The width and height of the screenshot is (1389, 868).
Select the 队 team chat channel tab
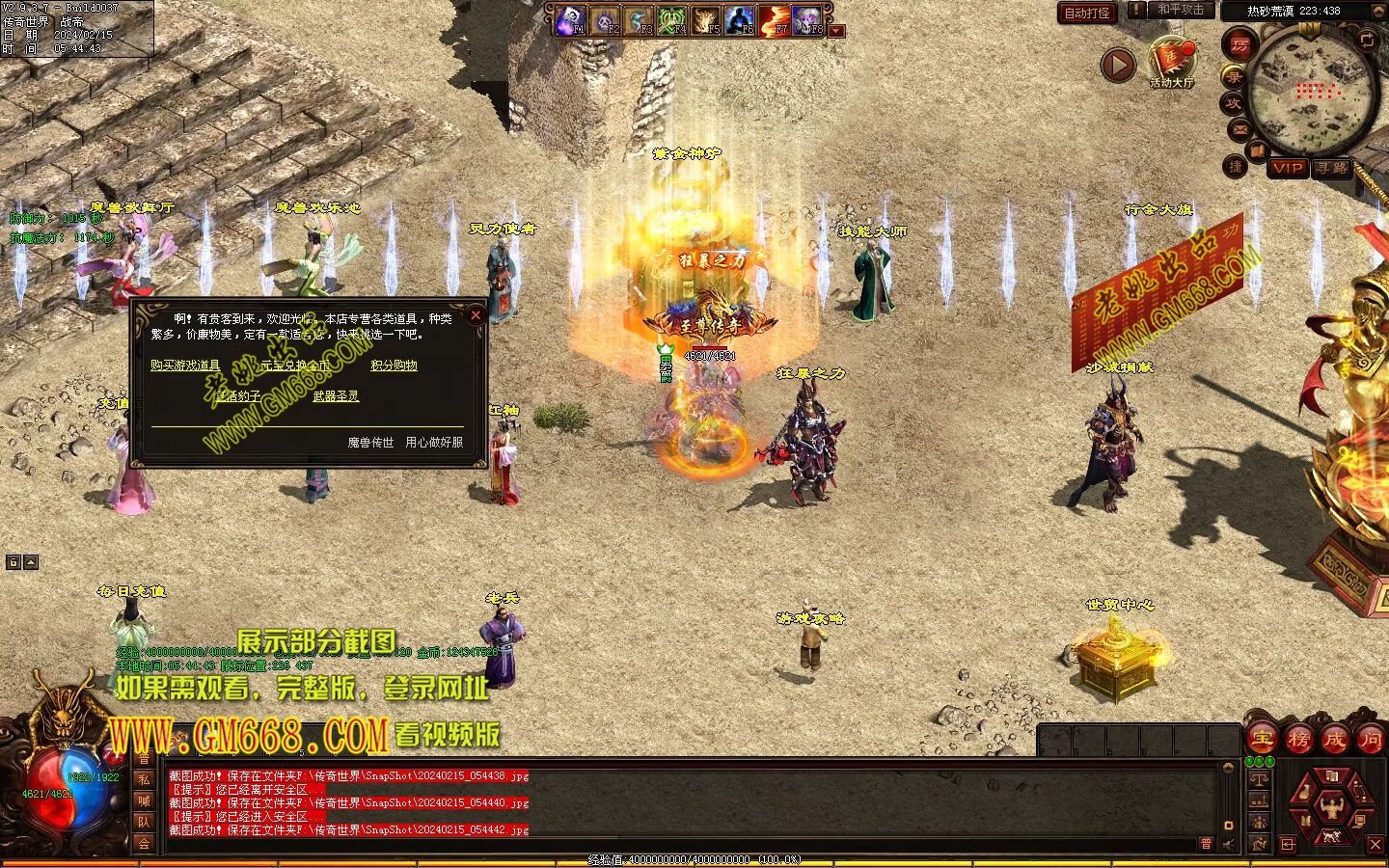[x=144, y=822]
